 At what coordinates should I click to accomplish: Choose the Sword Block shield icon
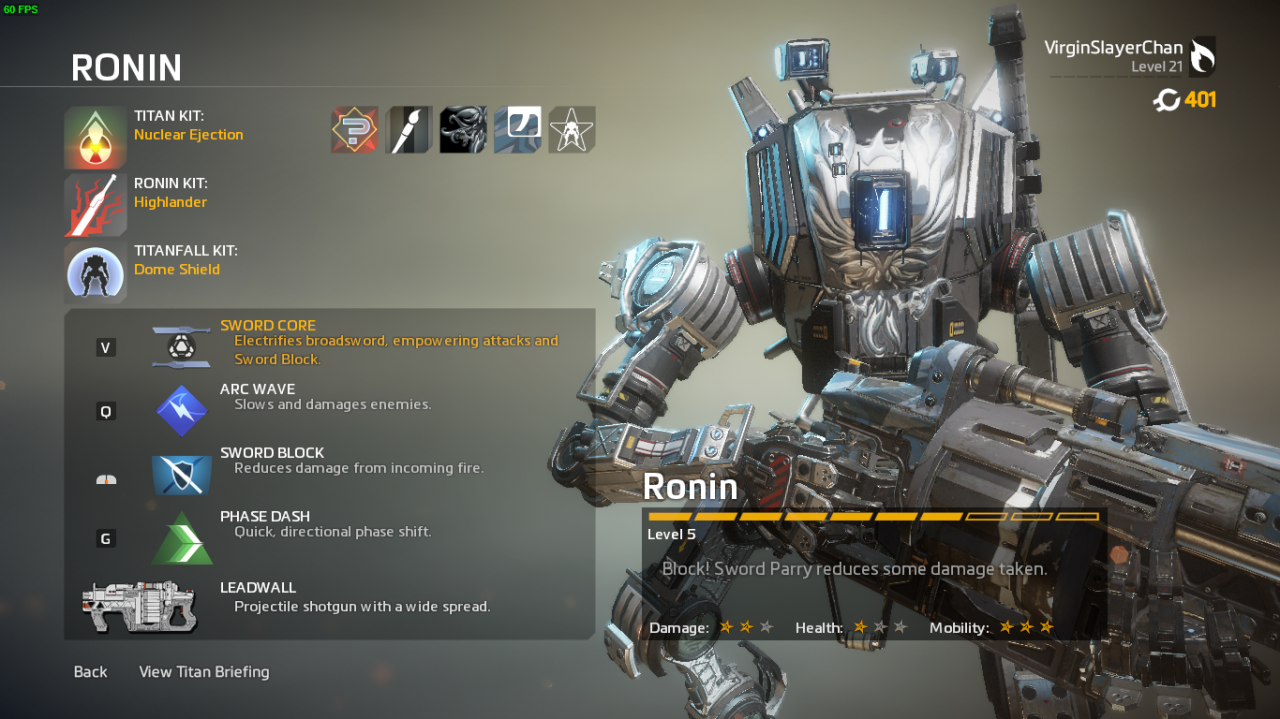point(182,474)
